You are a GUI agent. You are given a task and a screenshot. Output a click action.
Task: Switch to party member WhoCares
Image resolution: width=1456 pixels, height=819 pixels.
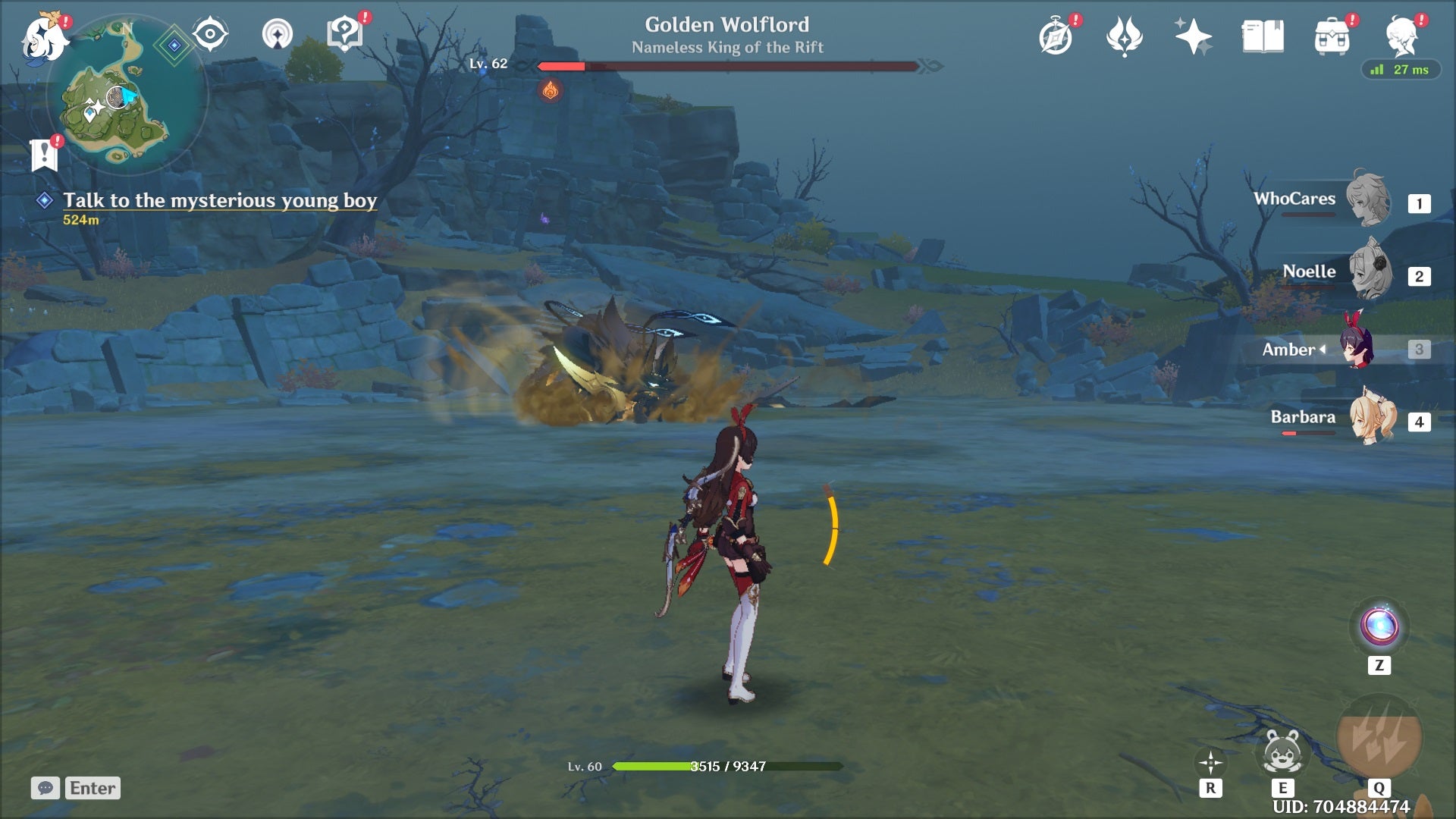pyautogui.click(x=1367, y=201)
